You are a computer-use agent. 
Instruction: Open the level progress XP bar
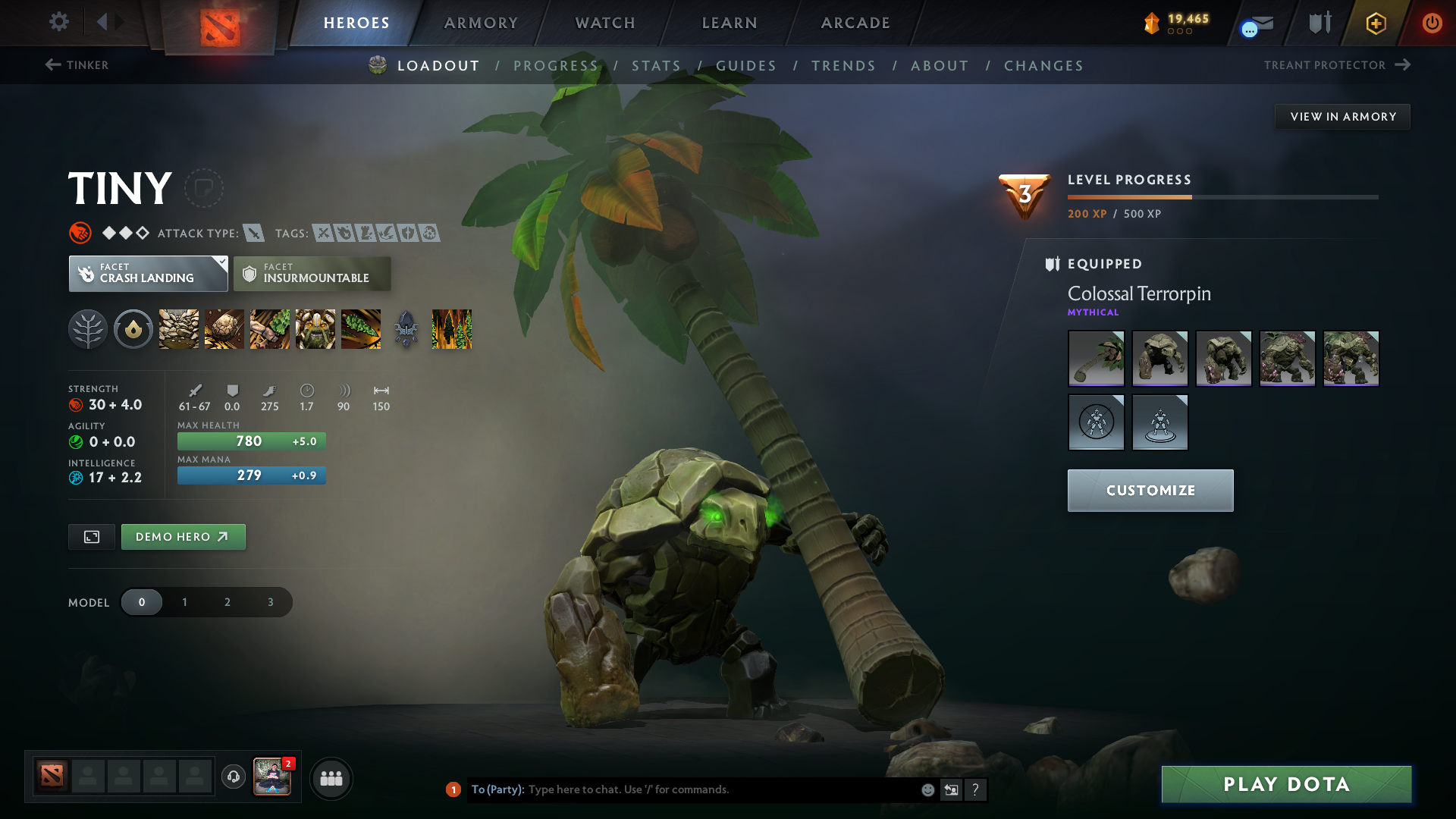tap(1222, 196)
